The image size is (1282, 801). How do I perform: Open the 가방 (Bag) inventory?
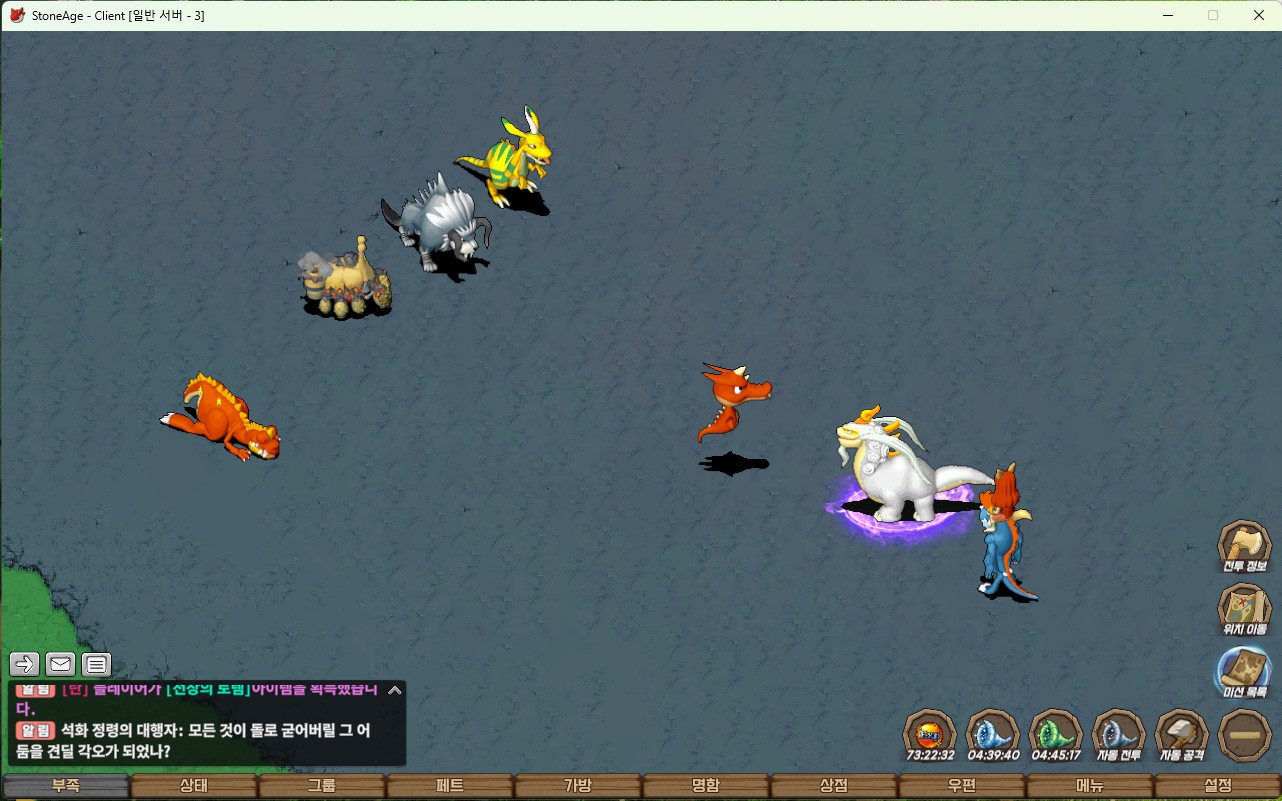point(578,786)
